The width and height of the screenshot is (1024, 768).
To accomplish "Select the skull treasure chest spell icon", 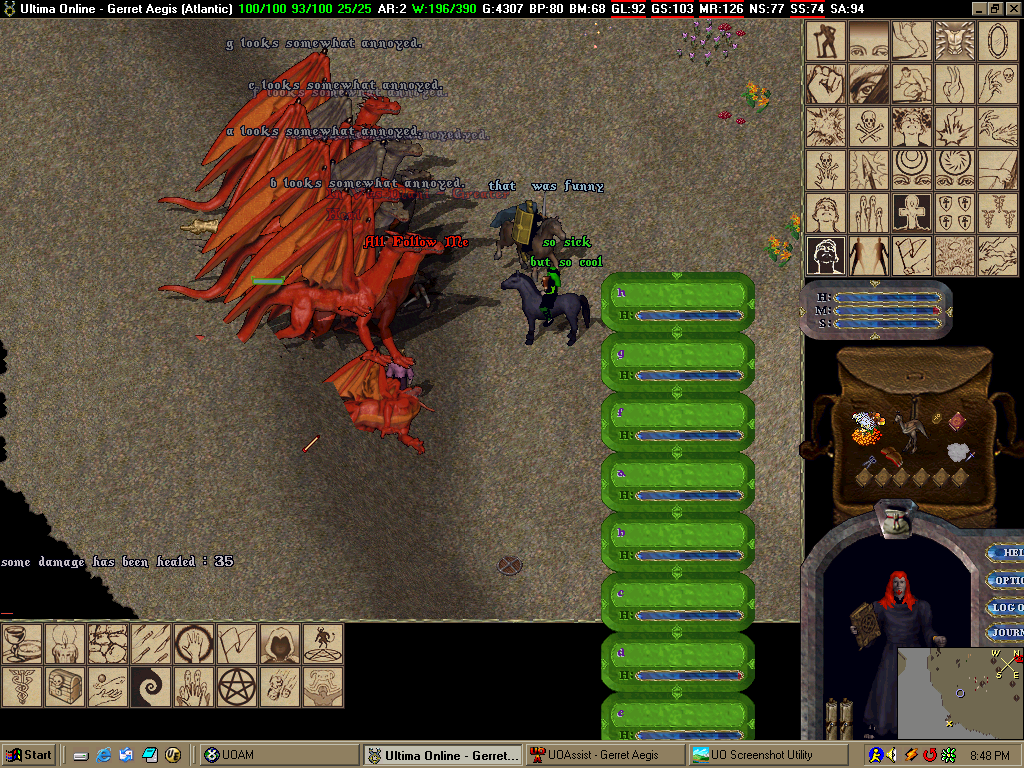I will point(64,687).
